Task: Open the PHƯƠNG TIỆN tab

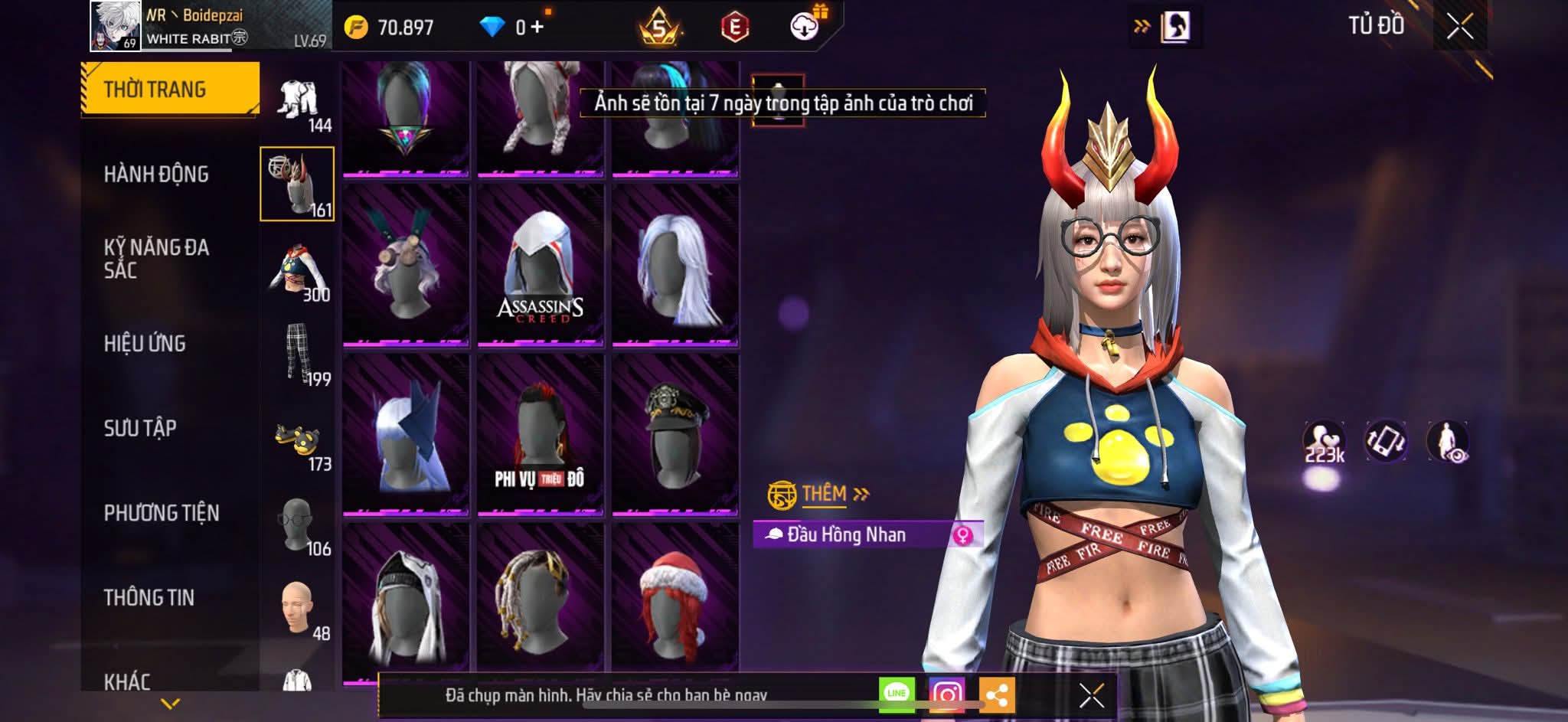Action: point(162,513)
